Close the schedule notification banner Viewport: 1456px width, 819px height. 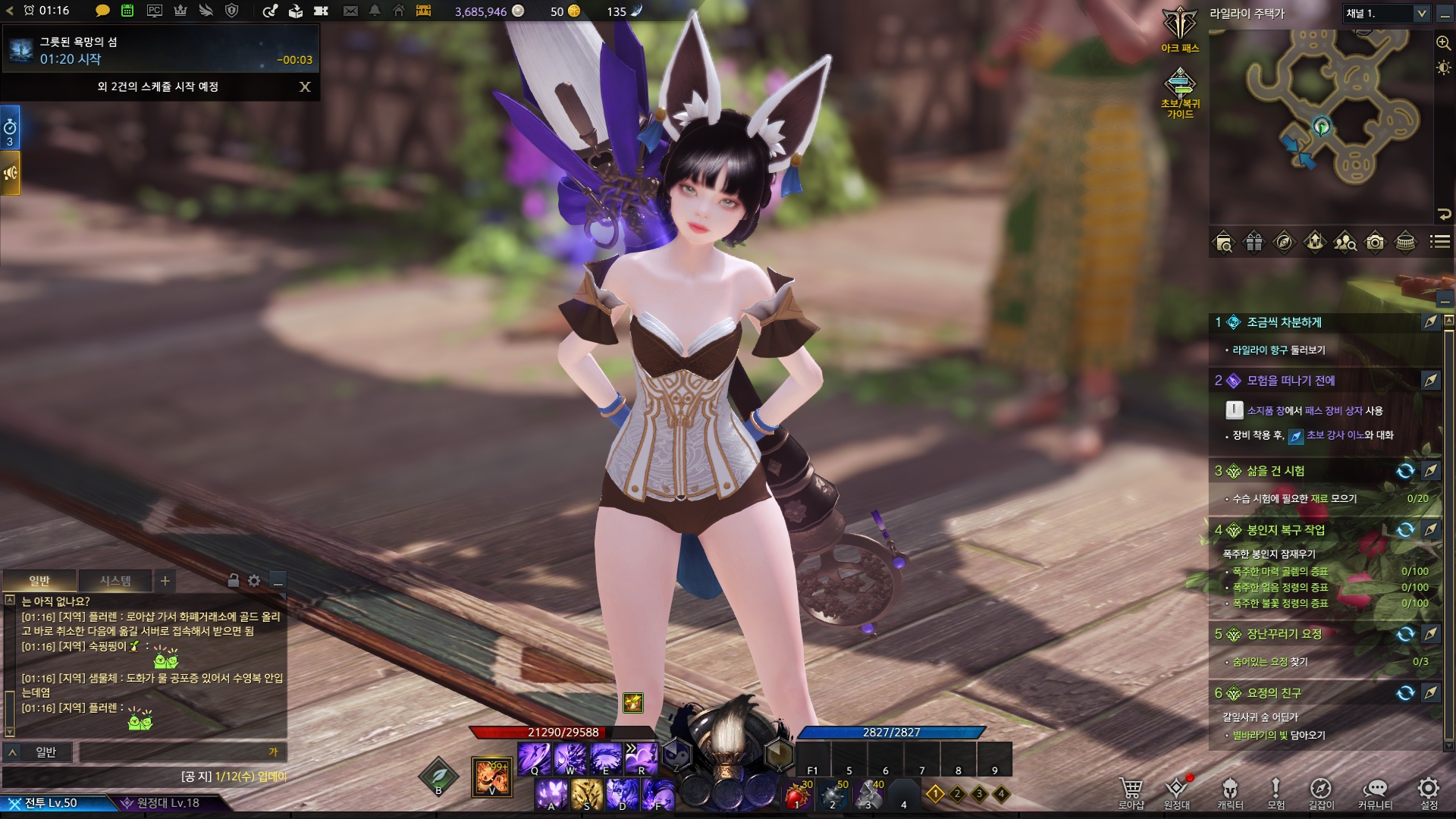pyautogui.click(x=305, y=86)
